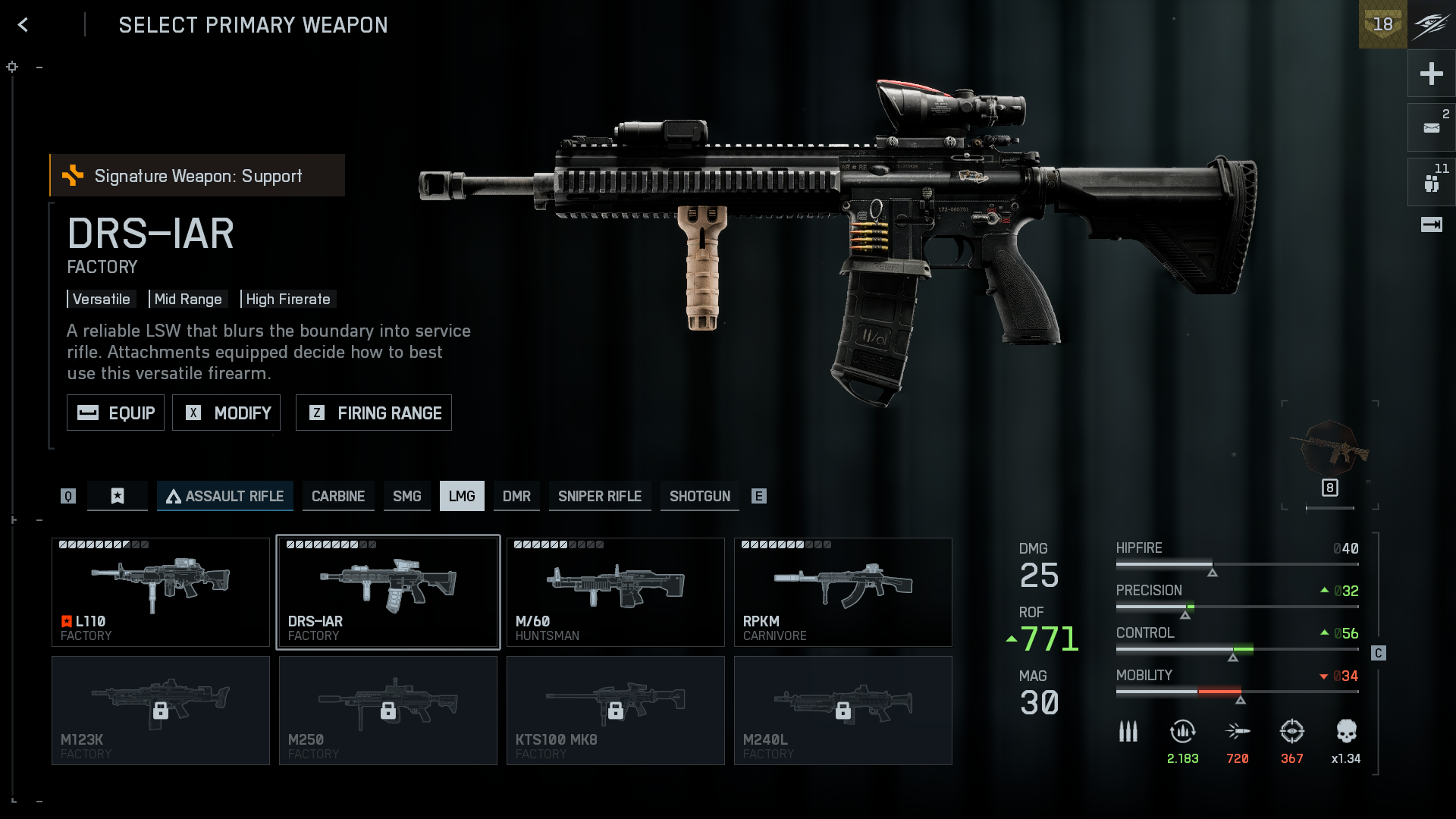Viewport: 1456px width, 819px height.
Task: Choose the RPKM Carnivore weapon tile
Action: 843,592
